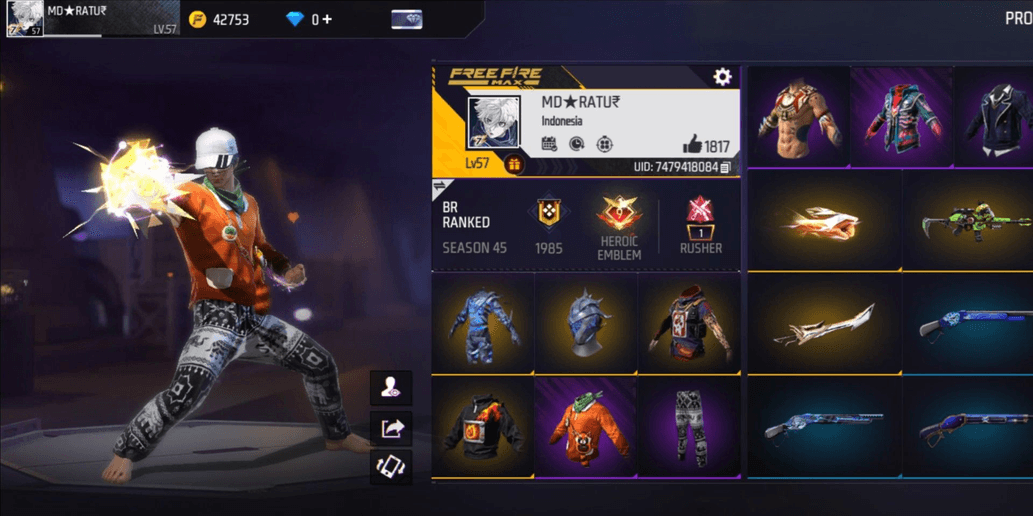Select the fiery fist skin tile
1033x516 pixels.
pyautogui.click(x=824, y=220)
